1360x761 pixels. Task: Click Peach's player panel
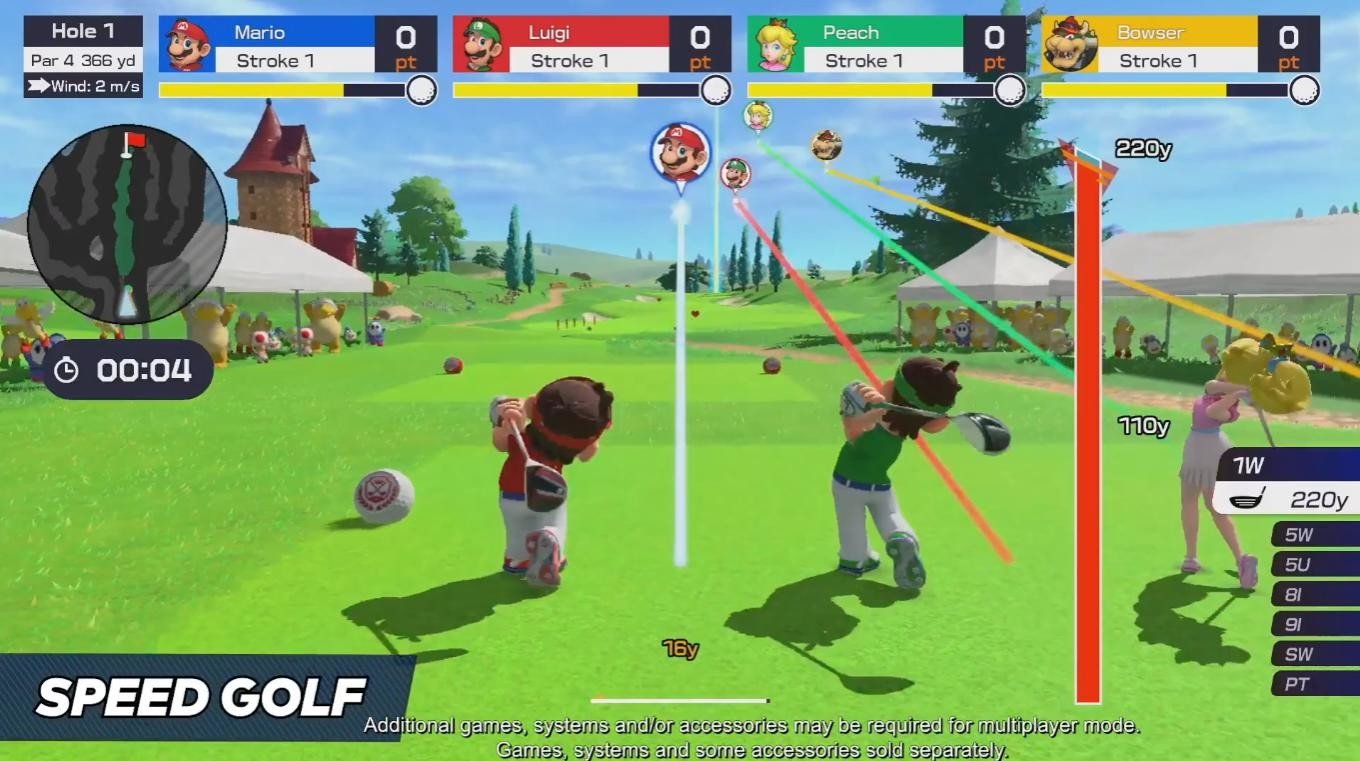[x=886, y=45]
